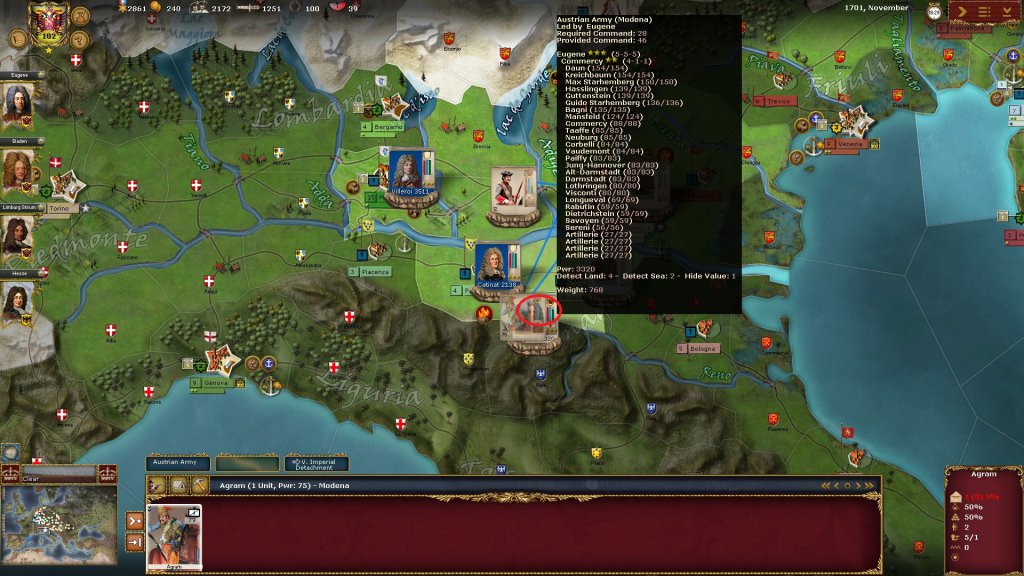Select Baden's leader portrait in the sidebar
The height and width of the screenshot is (576, 1024).
(17, 172)
